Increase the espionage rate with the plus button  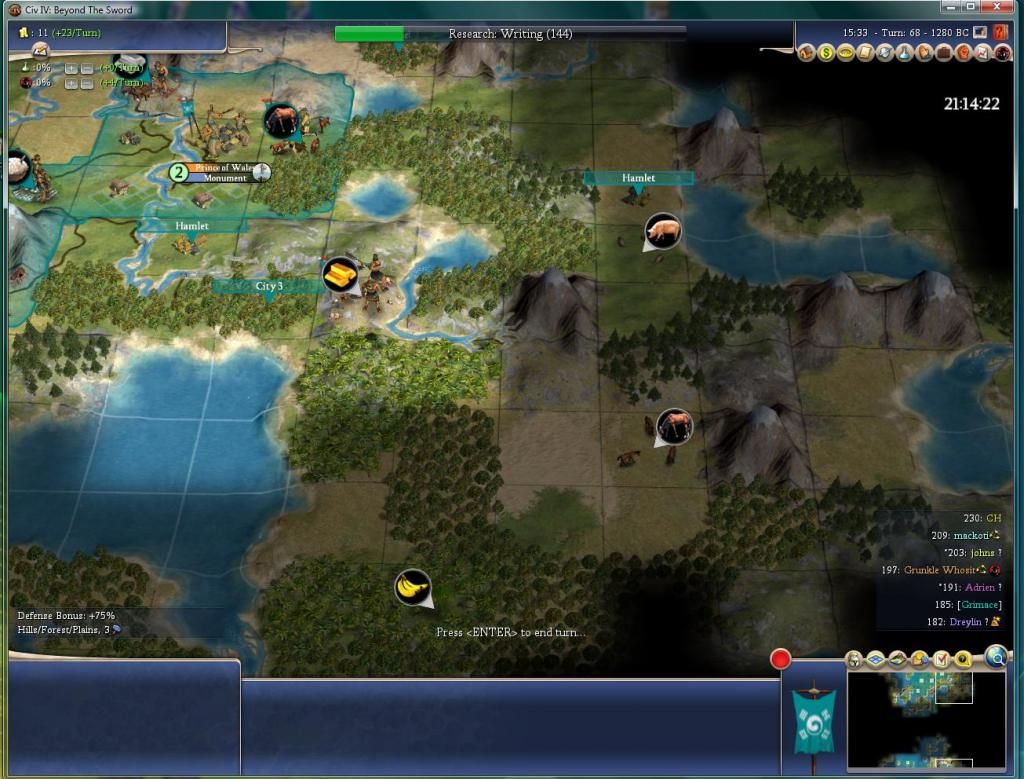pyautogui.click(x=71, y=82)
